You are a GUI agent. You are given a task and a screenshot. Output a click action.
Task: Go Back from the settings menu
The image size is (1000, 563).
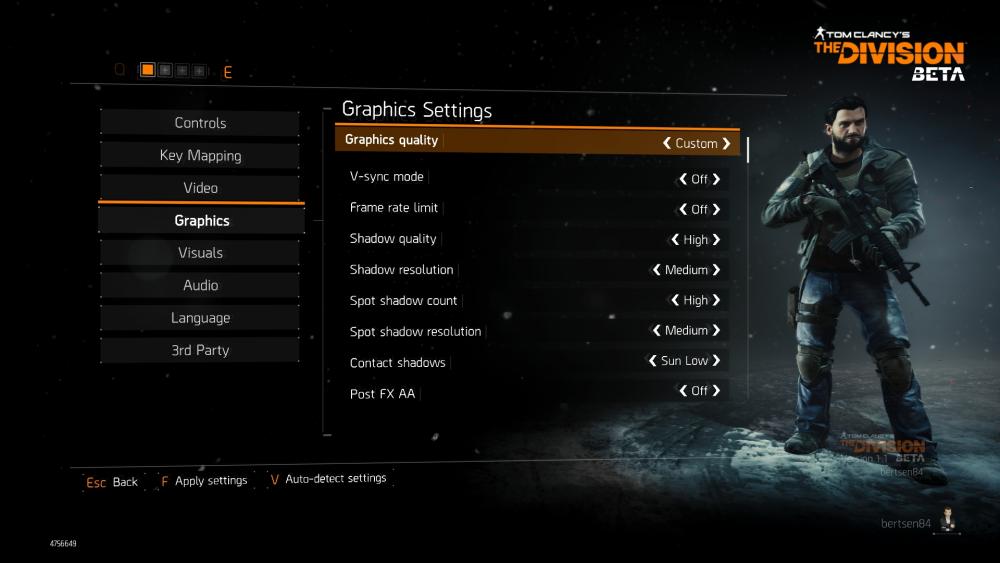pyautogui.click(x=112, y=482)
